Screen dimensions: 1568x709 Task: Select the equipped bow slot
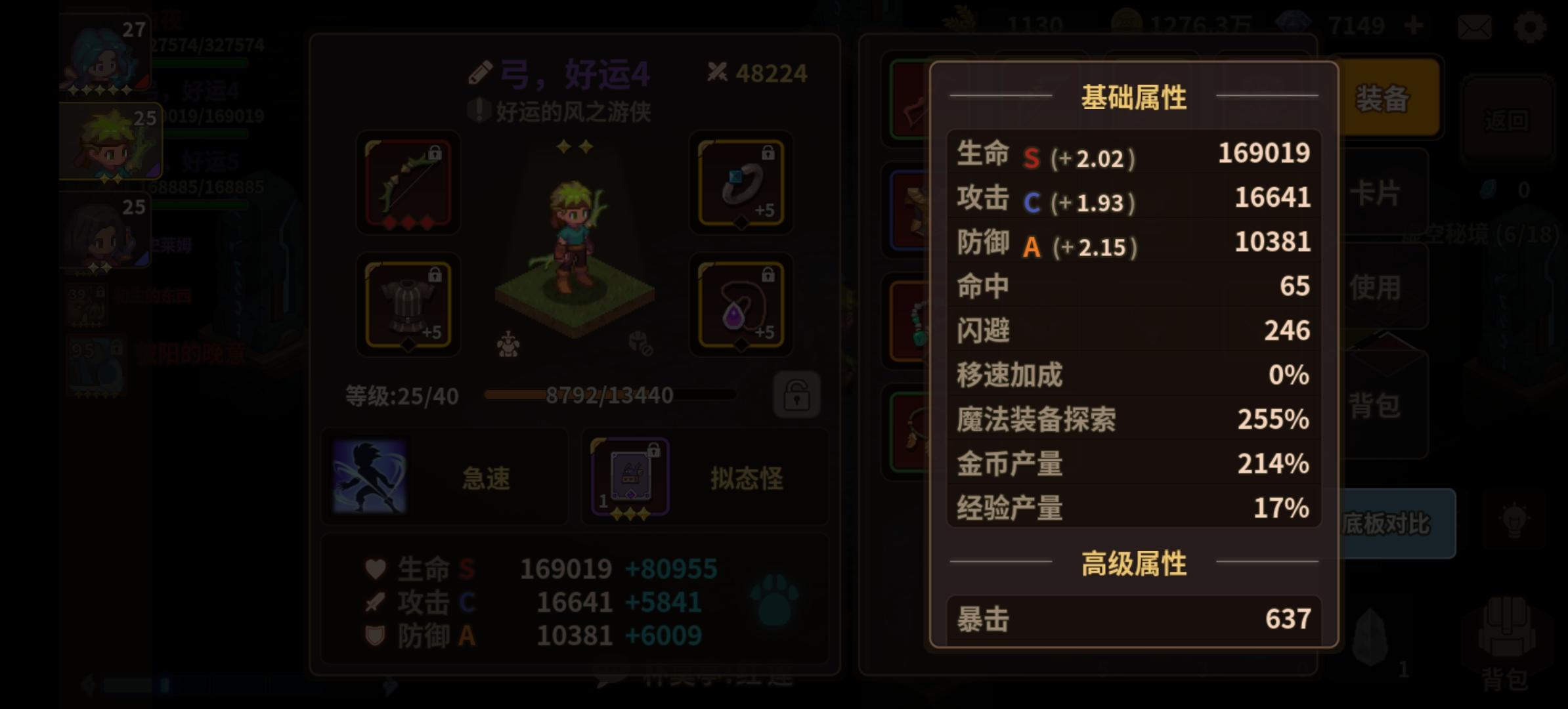(x=406, y=184)
